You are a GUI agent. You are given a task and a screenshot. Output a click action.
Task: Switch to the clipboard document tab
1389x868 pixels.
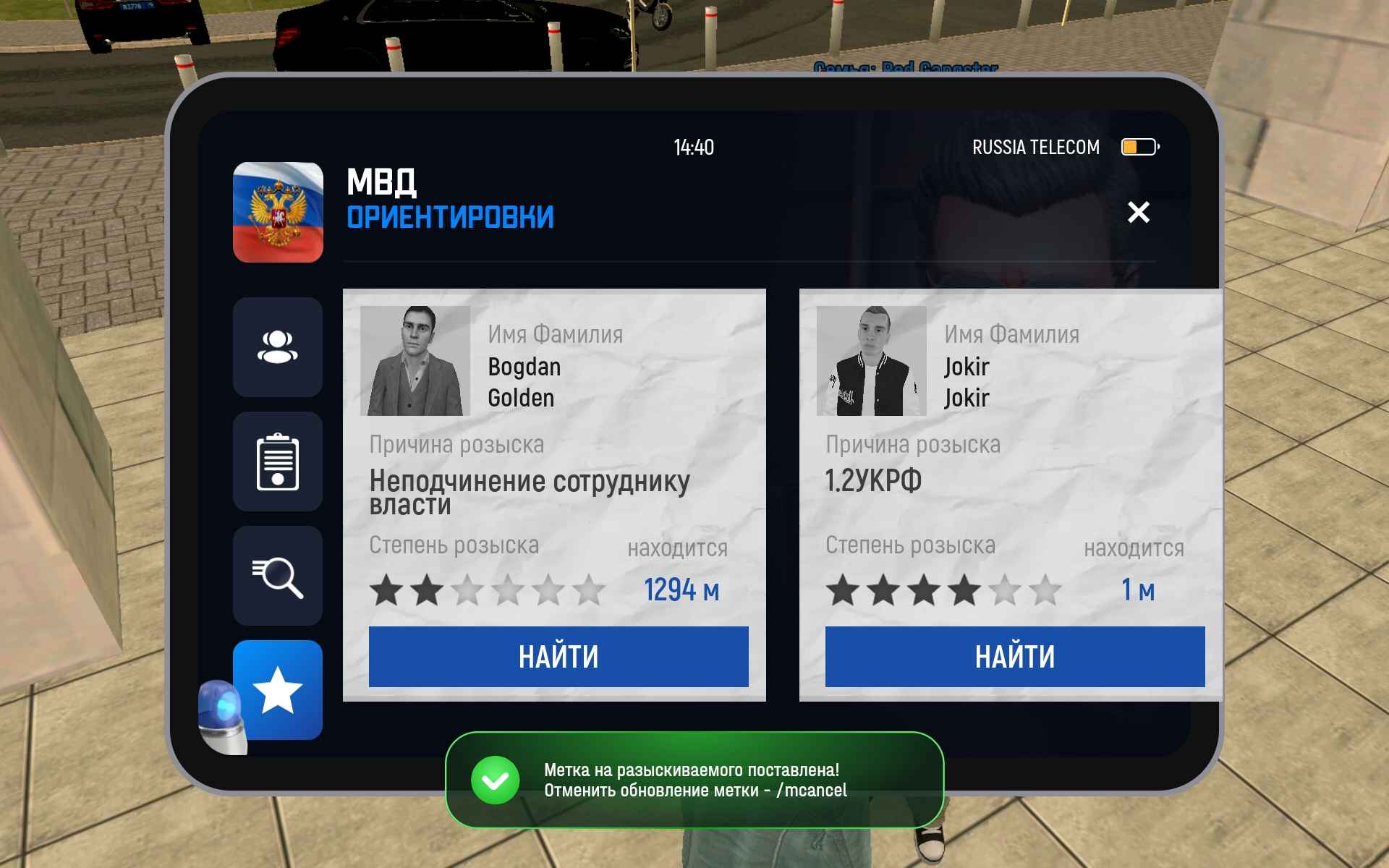click(x=278, y=461)
